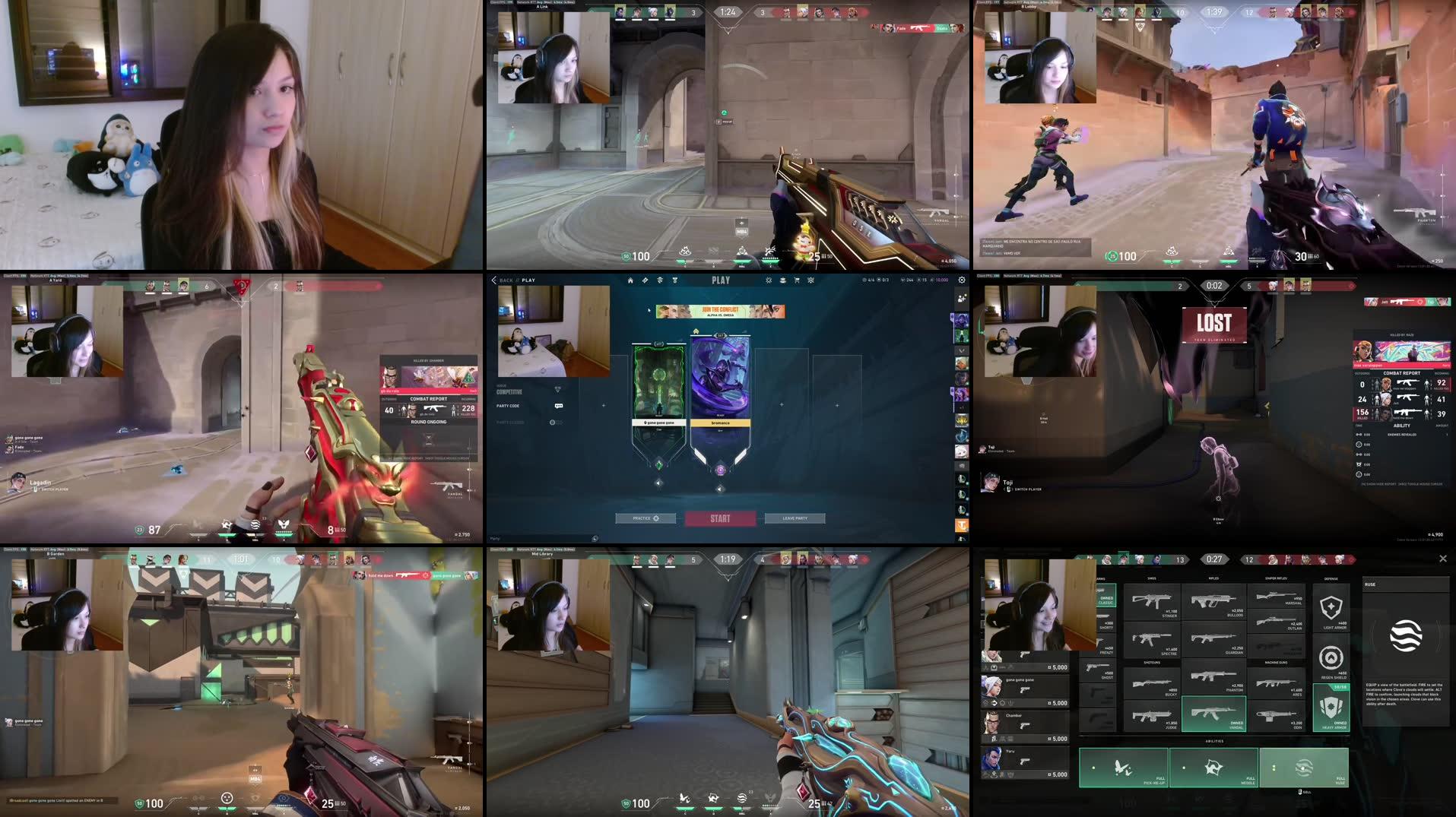Select the Phantom rifle in the Rifles column
The image size is (1456, 817).
[1213, 678]
